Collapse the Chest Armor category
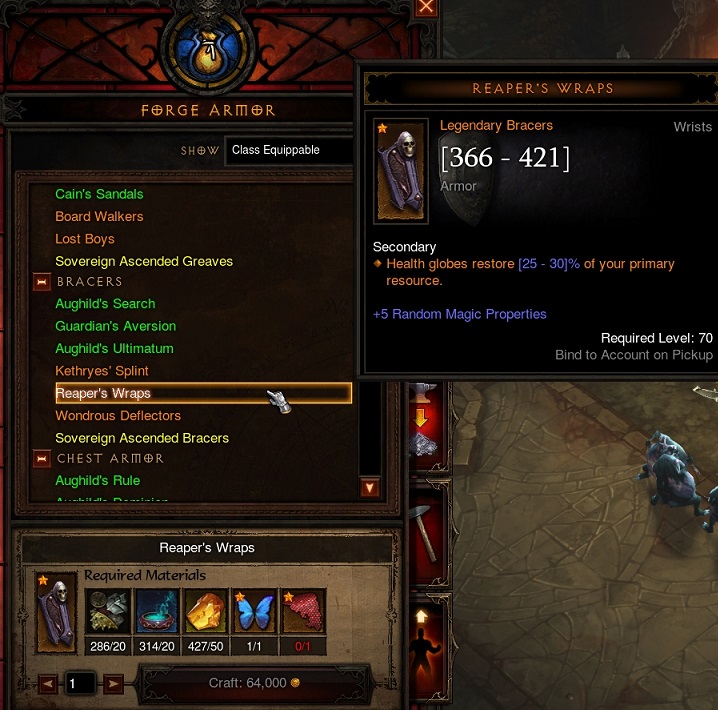The height and width of the screenshot is (710, 718). tap(42, 459)
